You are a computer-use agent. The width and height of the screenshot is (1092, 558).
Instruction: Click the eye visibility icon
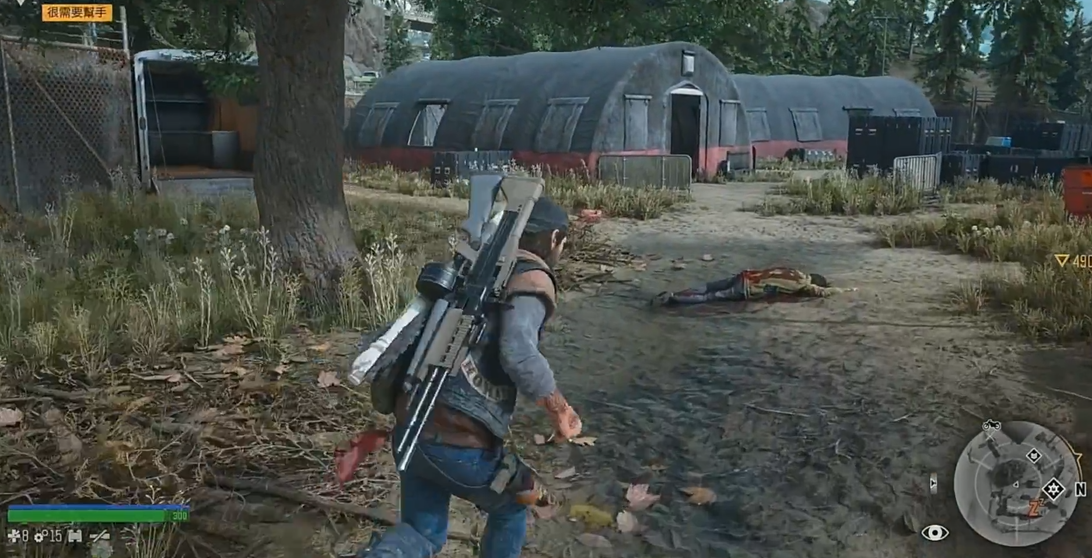(x=934, y=533)
